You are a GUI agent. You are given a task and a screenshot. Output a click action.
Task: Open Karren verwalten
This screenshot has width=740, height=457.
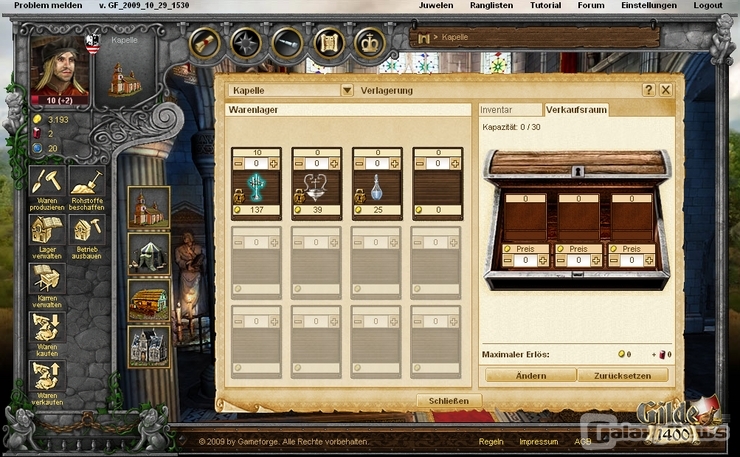pos(46,281)
